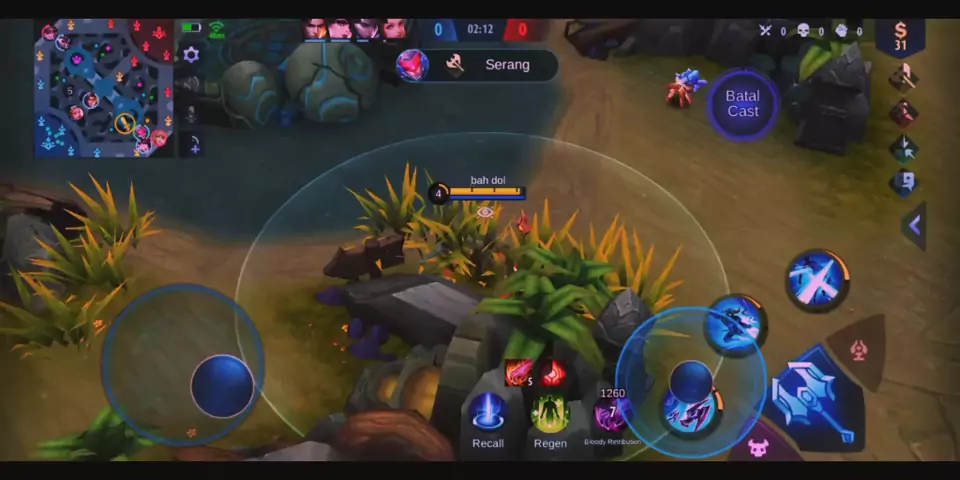Toggle the microphone voice icon

point(191,115)
